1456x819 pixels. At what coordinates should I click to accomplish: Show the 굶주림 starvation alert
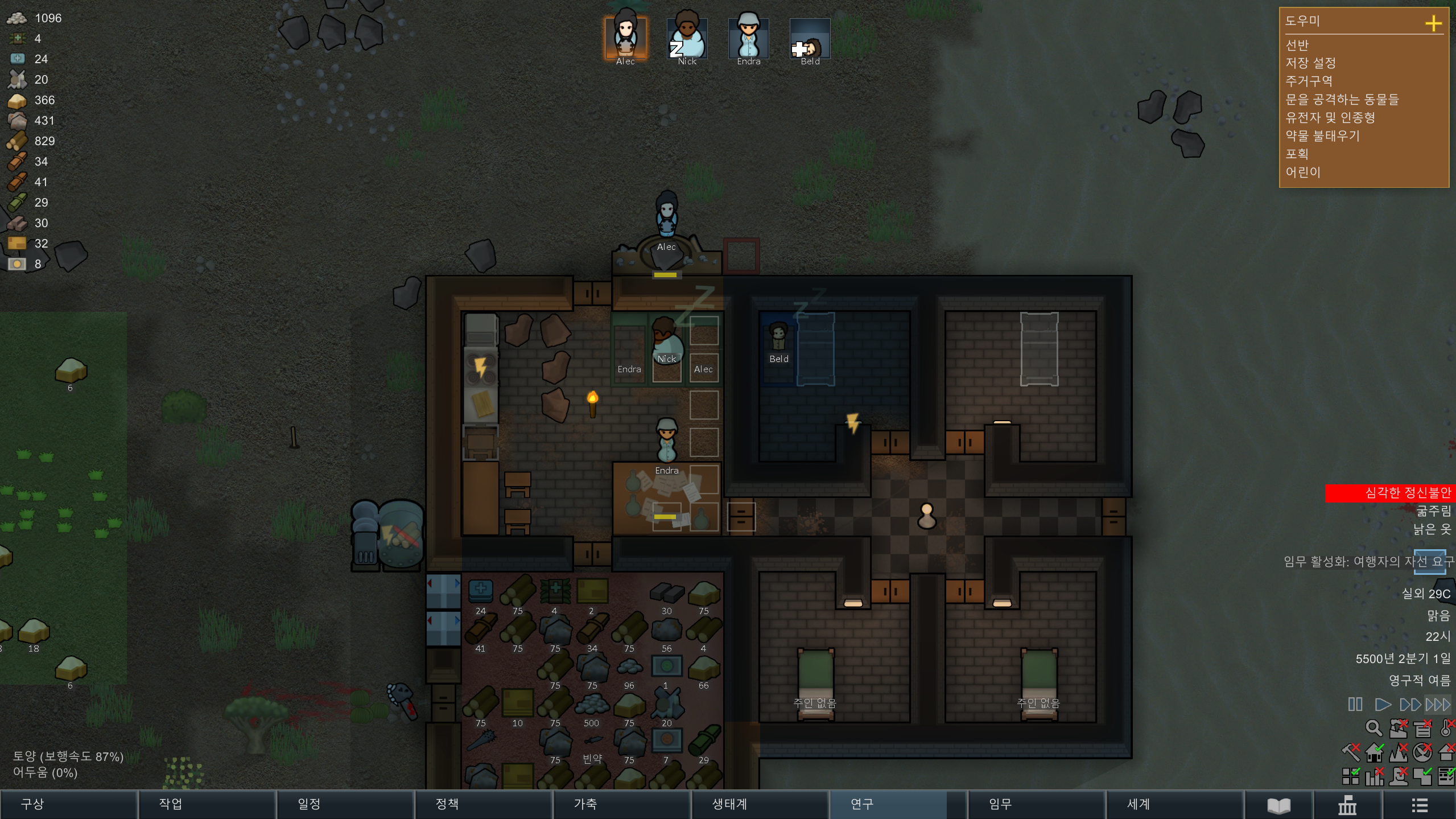click(1433, 511)
